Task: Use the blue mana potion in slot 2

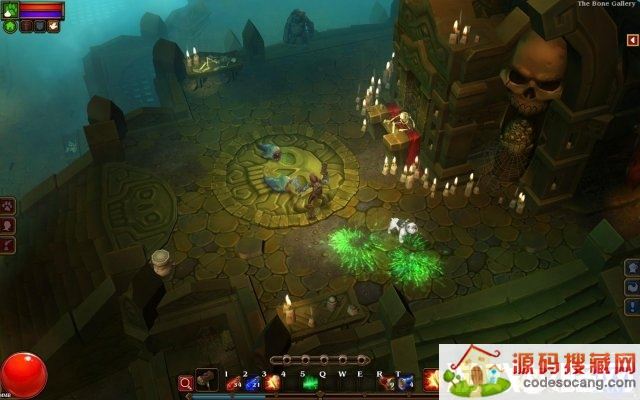Action: (x=250, y=383)
